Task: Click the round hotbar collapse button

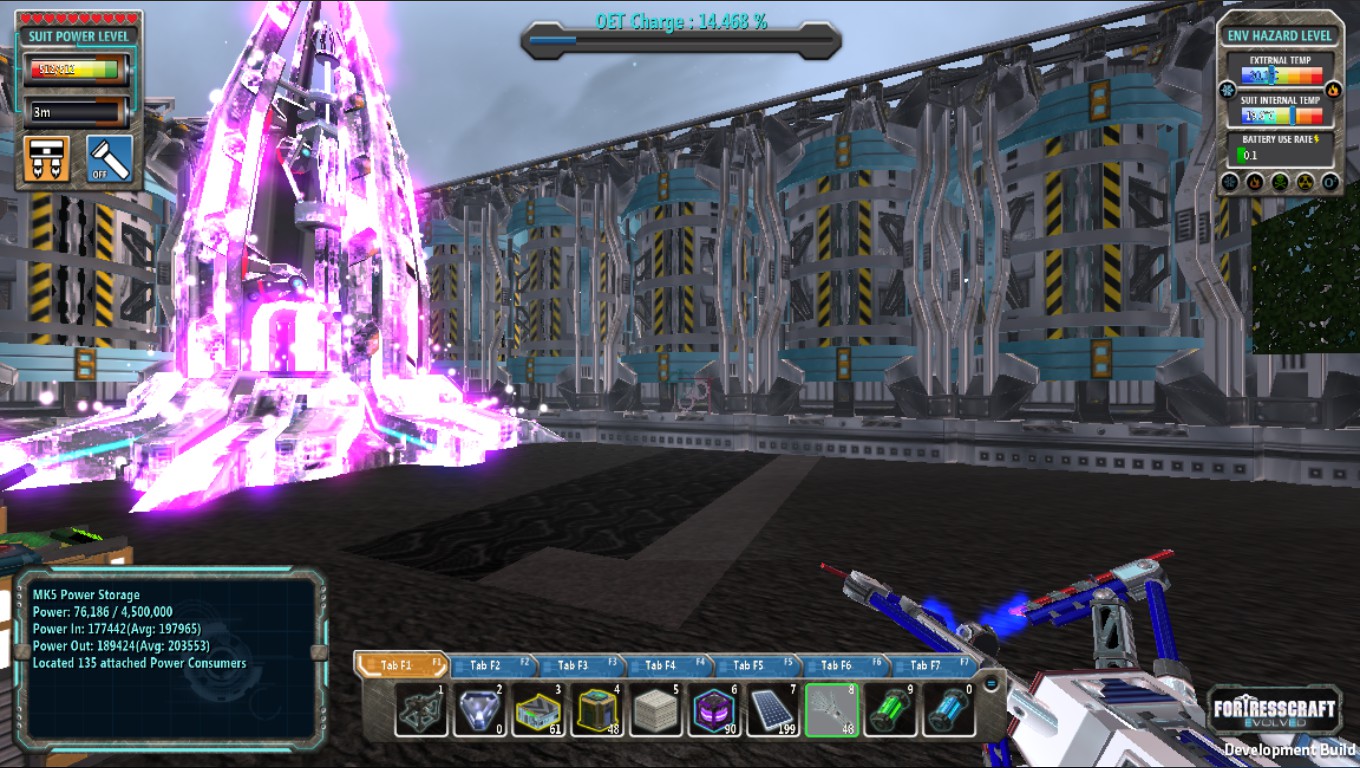Action: (x=991, y=683)
